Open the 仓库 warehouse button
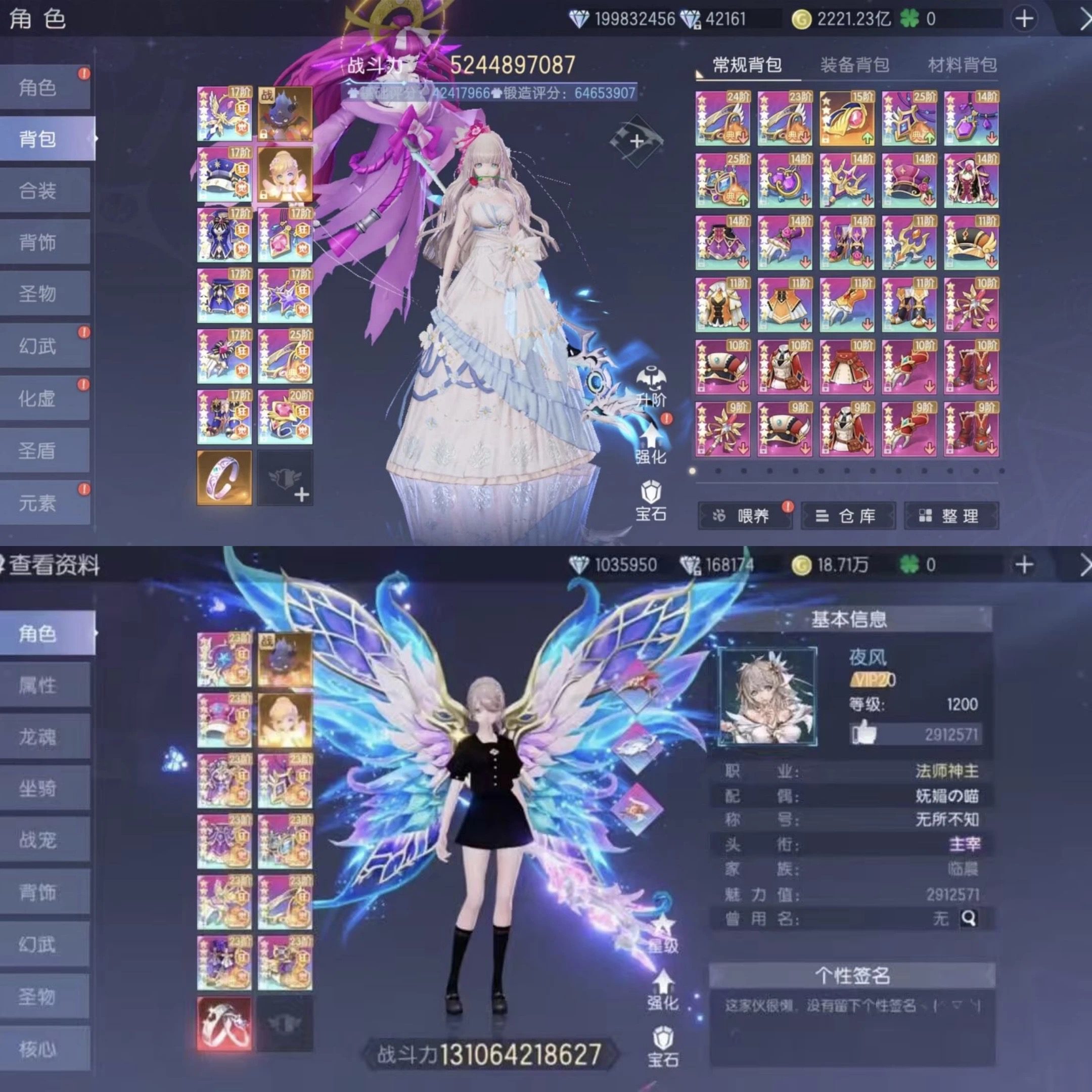 tap(848, 516)
